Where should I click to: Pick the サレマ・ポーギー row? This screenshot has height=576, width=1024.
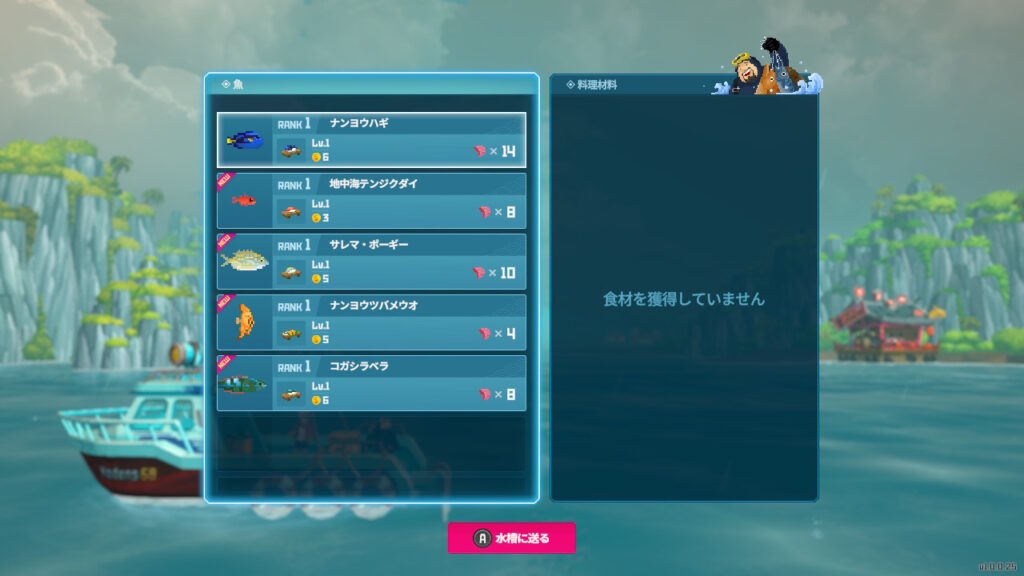[371, 261]
